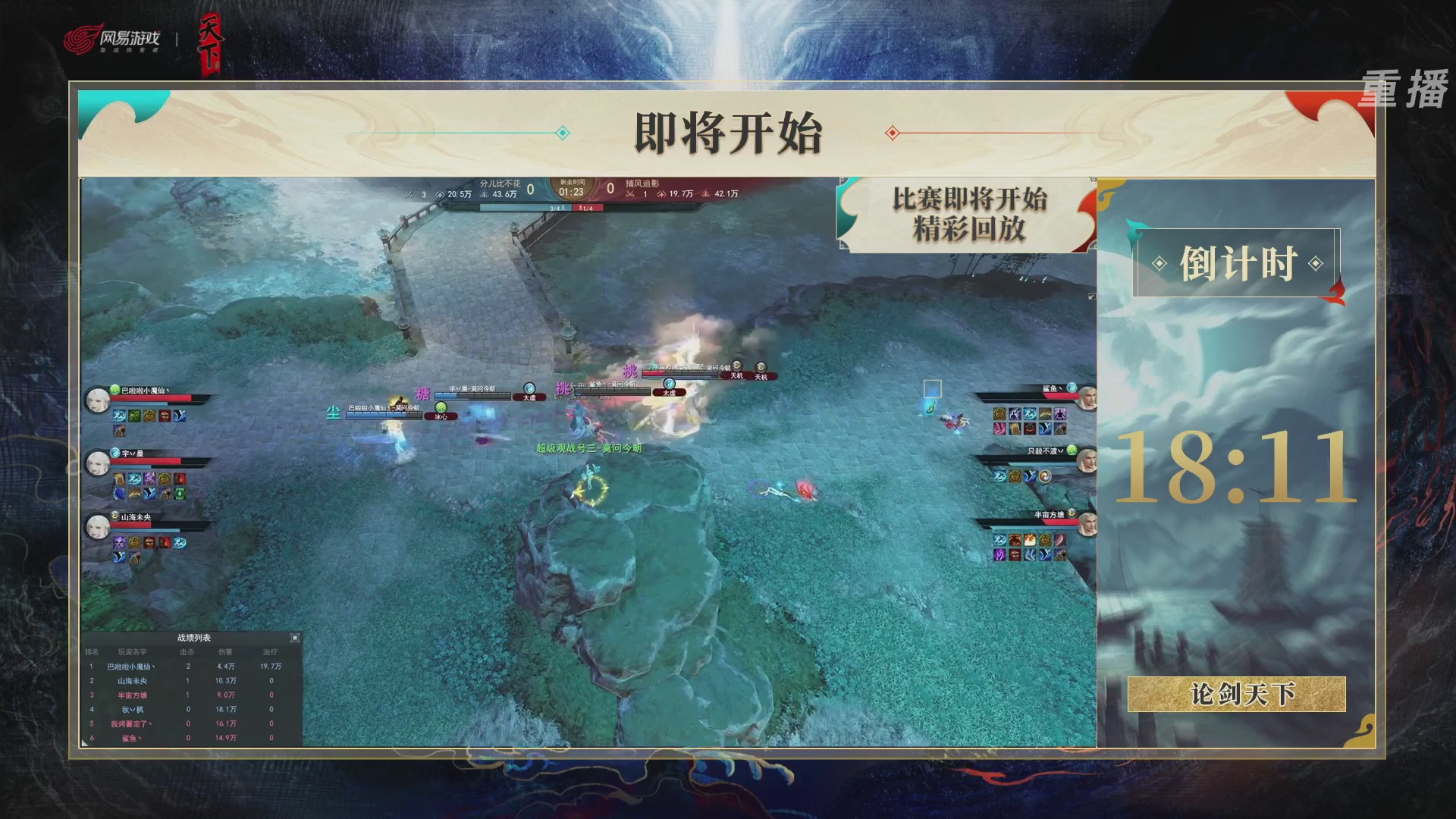Viewport: 1456px width, 819px height.
Task: Click the faction emblem beside 巴啦啦小魔仙丶's name
Action: coord(115,390)
